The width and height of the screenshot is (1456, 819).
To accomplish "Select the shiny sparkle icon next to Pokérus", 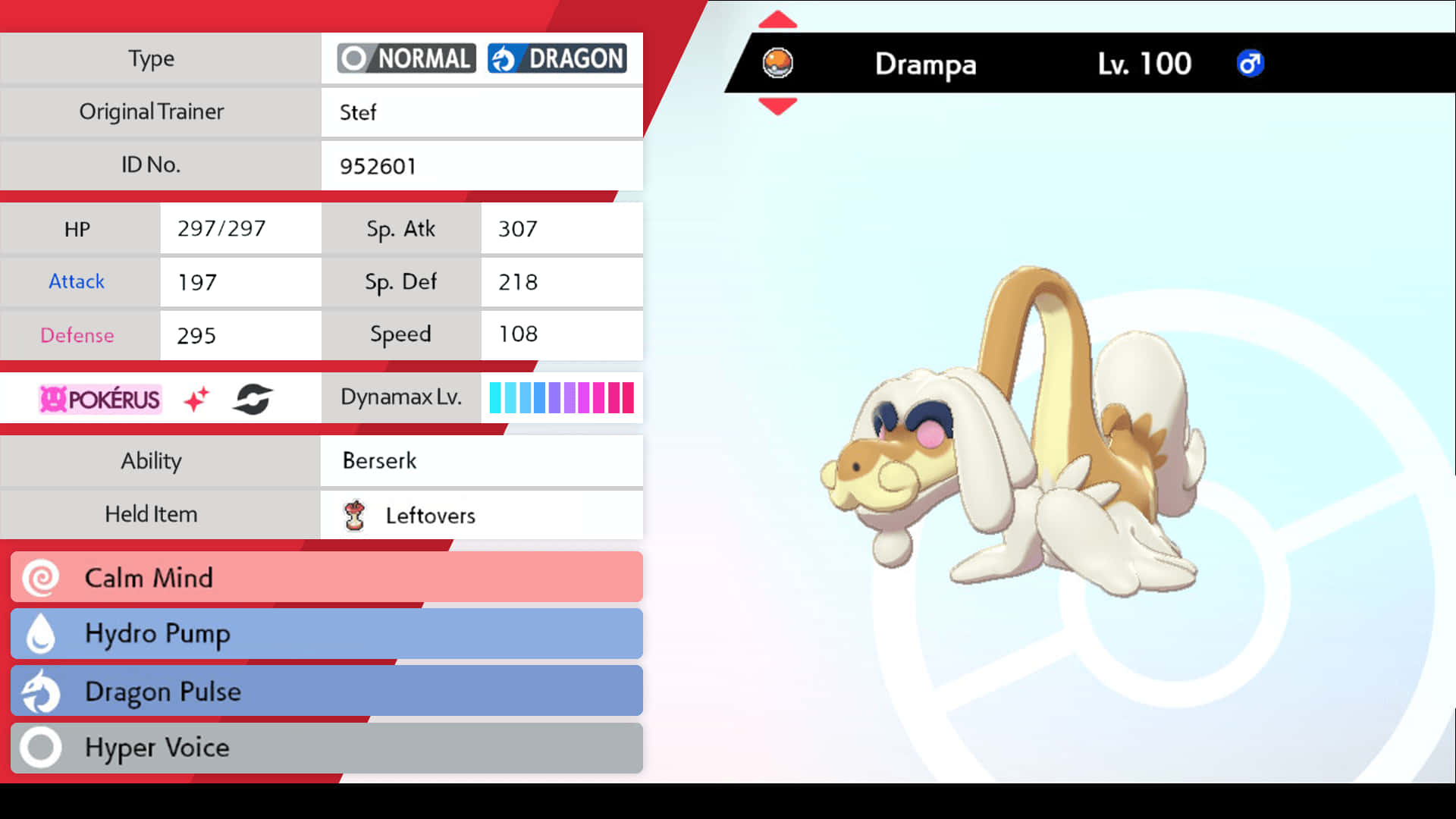I will tap(197, 397).
